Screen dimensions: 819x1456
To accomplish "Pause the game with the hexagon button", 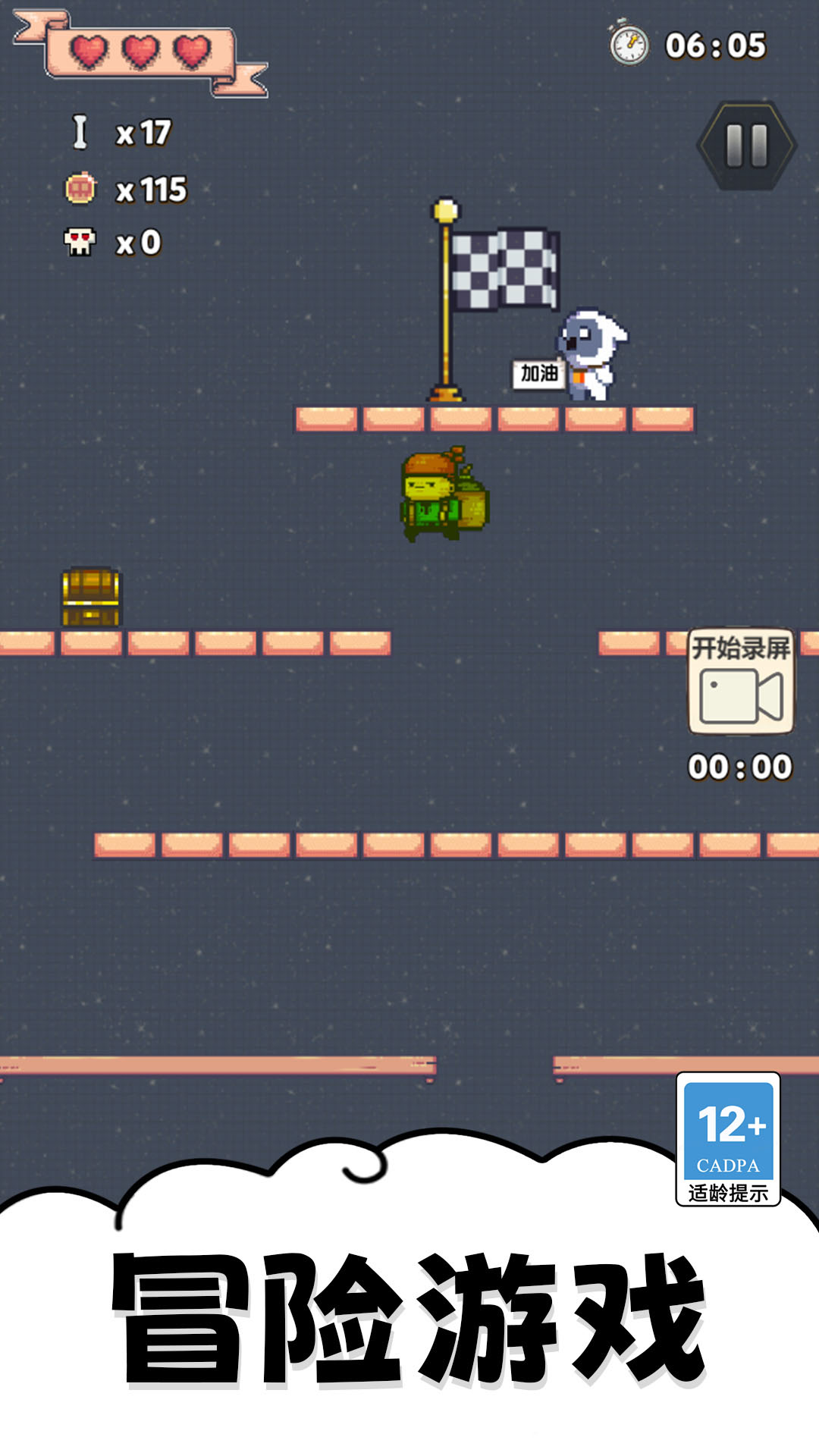I will click(746, 145).
